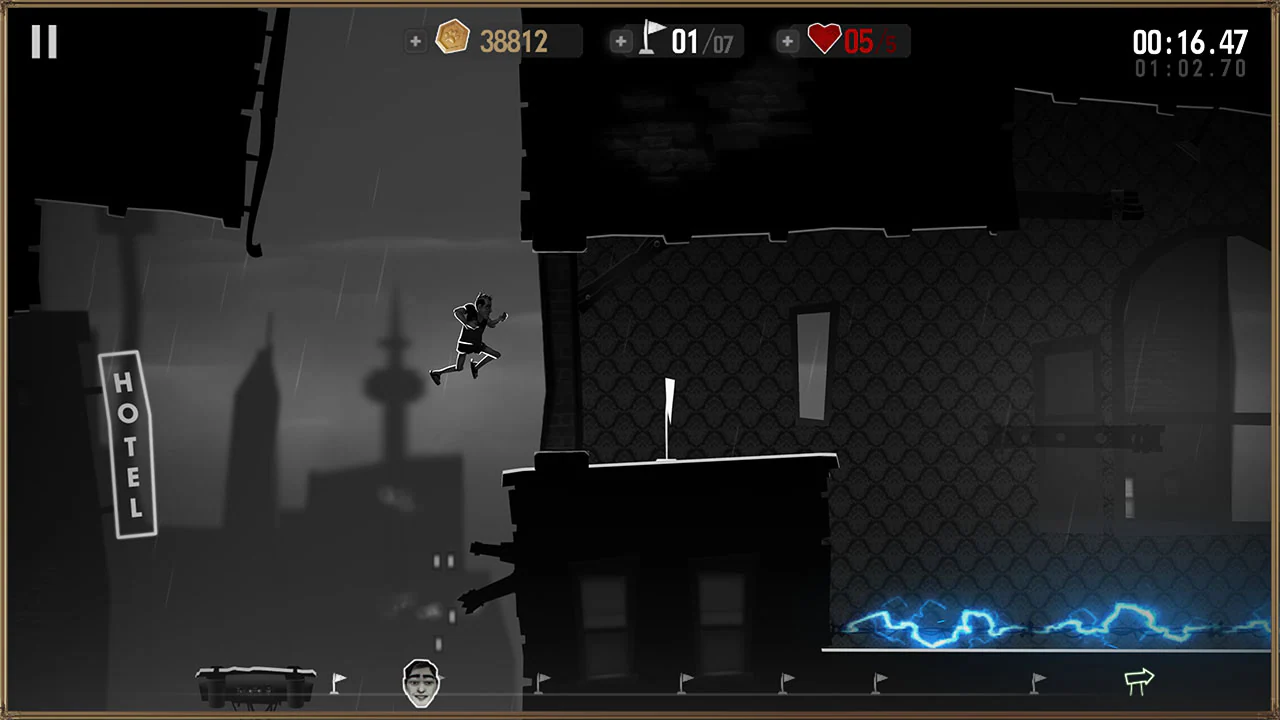
Task: Click the pause icon top-left
Action: pos(43,40)
